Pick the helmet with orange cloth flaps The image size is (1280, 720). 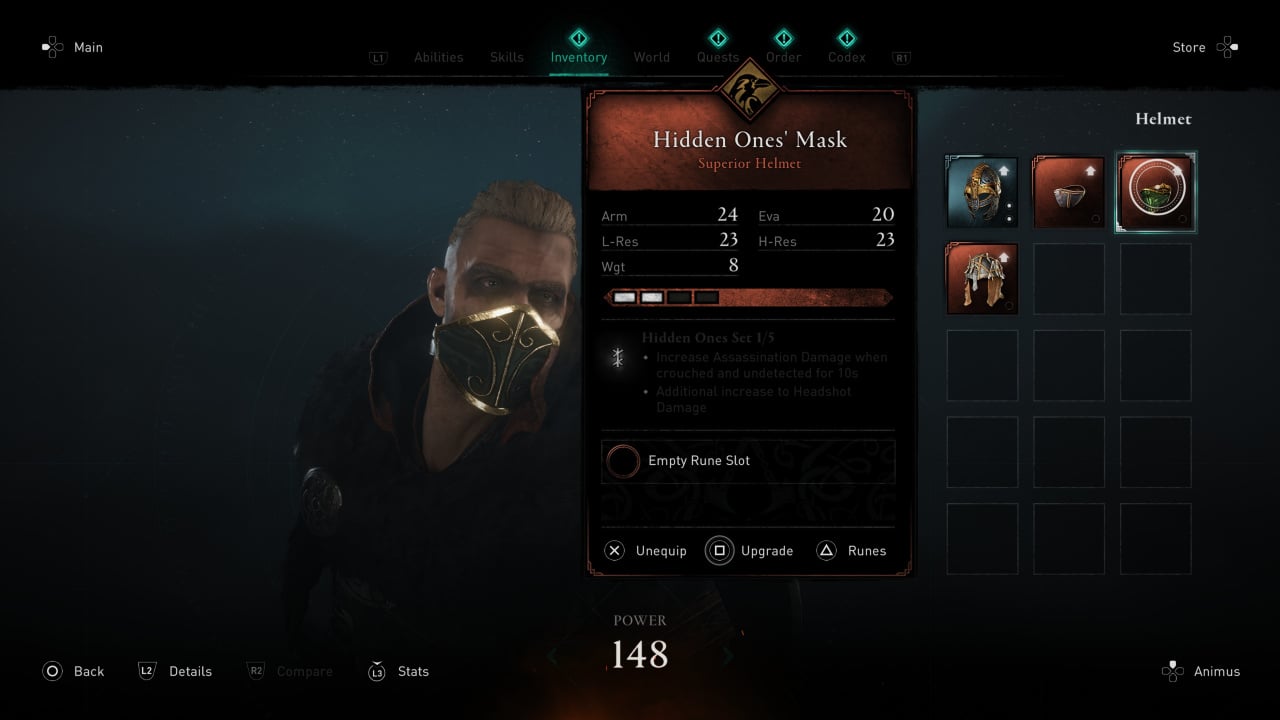(x=982, y=278)
